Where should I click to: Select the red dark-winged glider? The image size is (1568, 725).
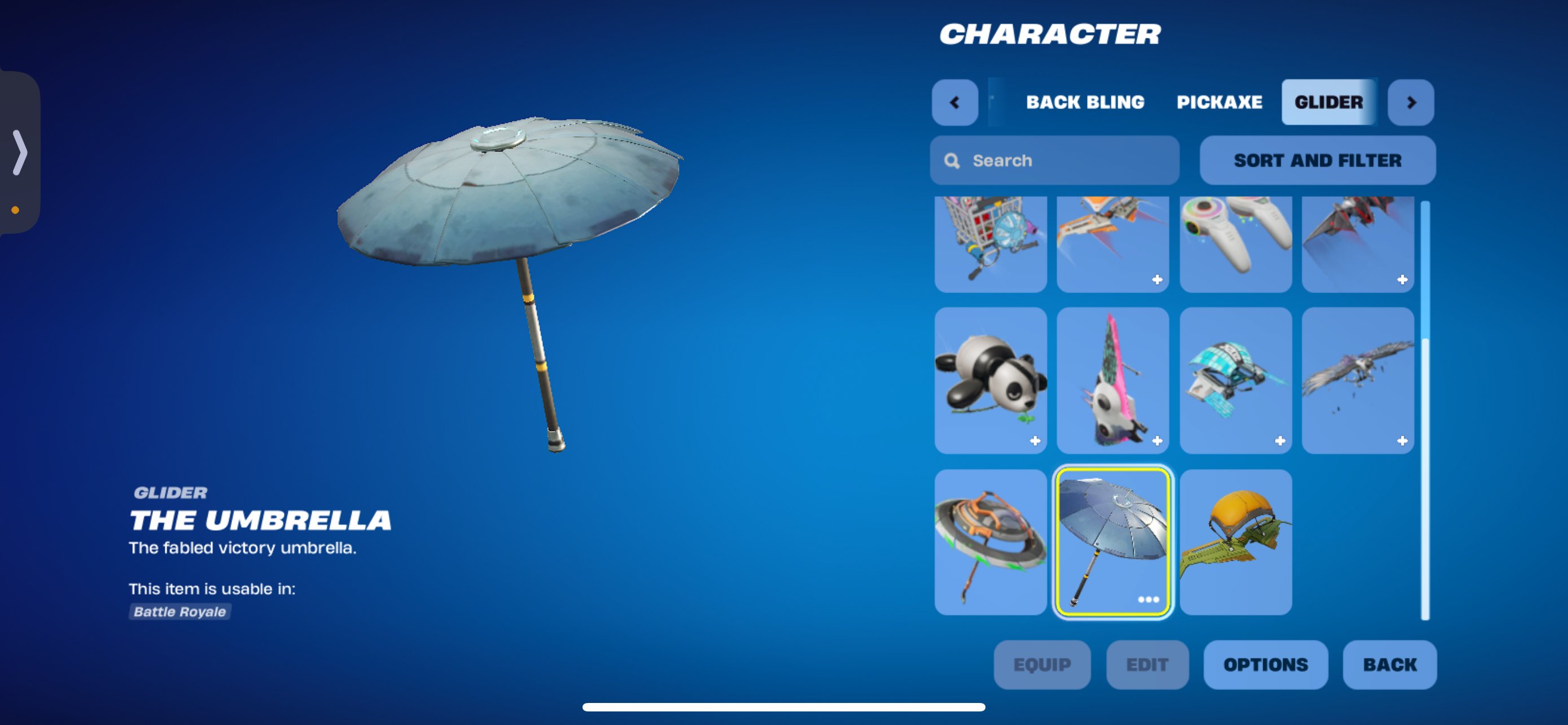pos(1357,243)
